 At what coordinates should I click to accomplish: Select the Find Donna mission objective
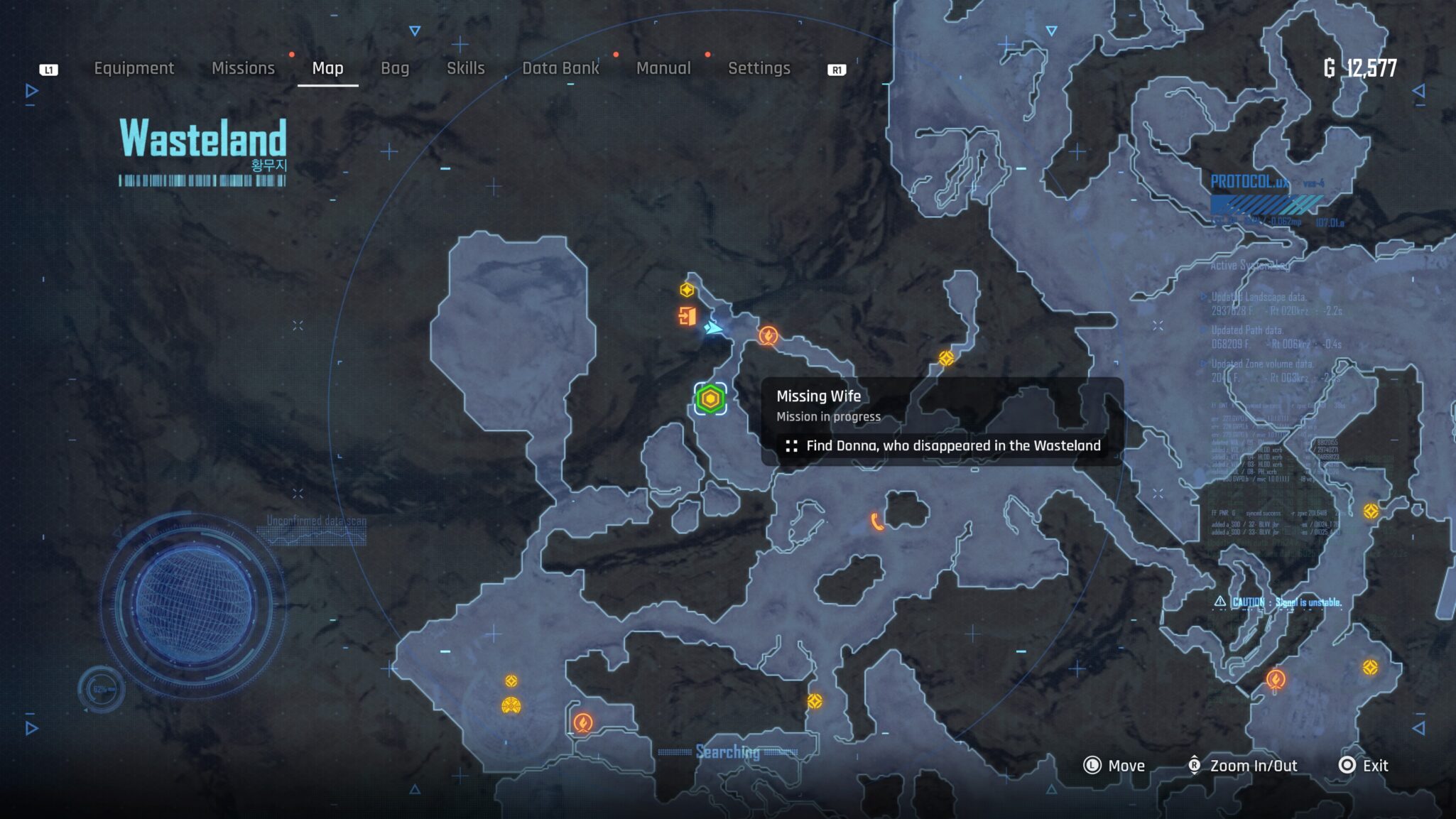point(942,446)
